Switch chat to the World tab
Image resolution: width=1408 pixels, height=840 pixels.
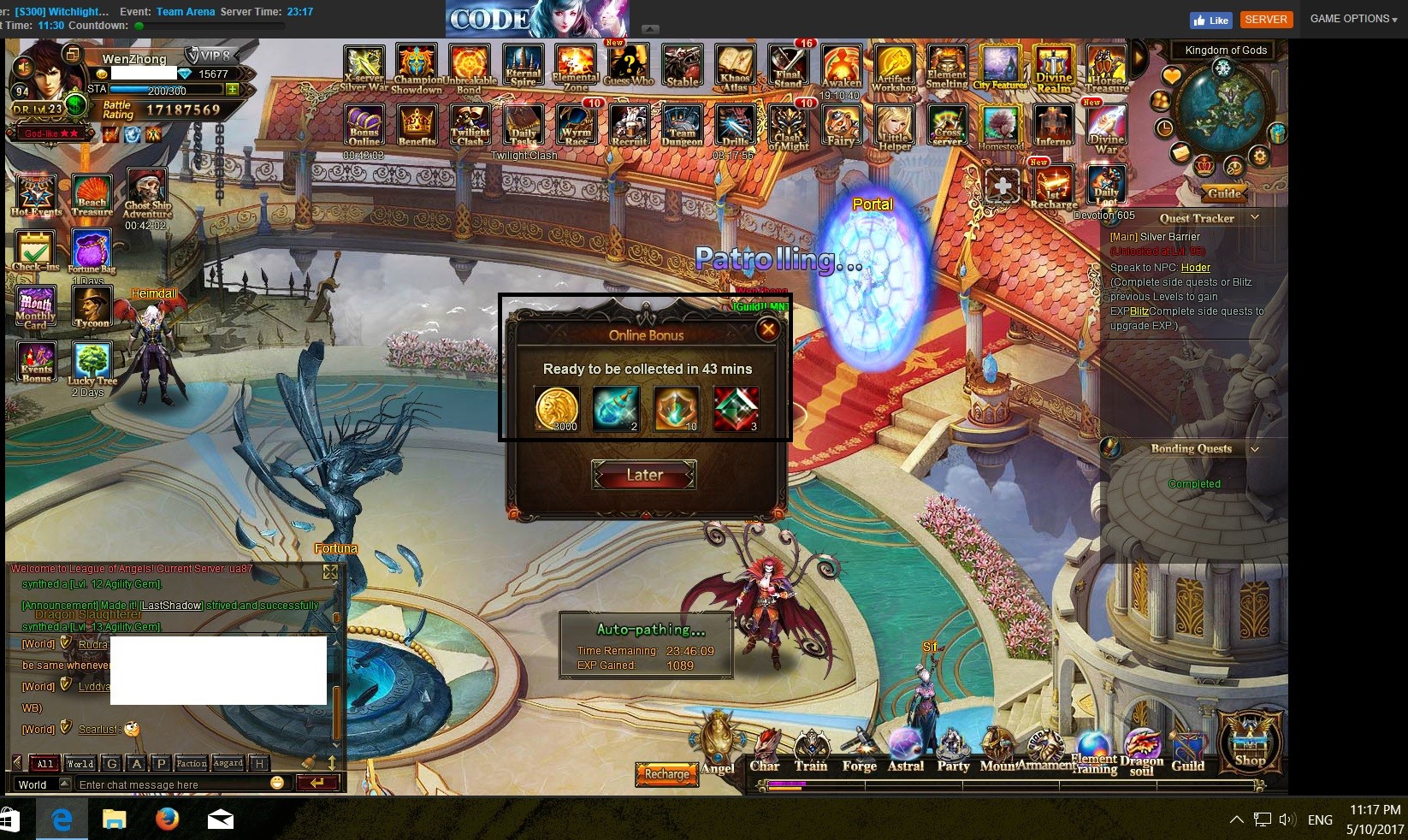[x=80, y=764]
